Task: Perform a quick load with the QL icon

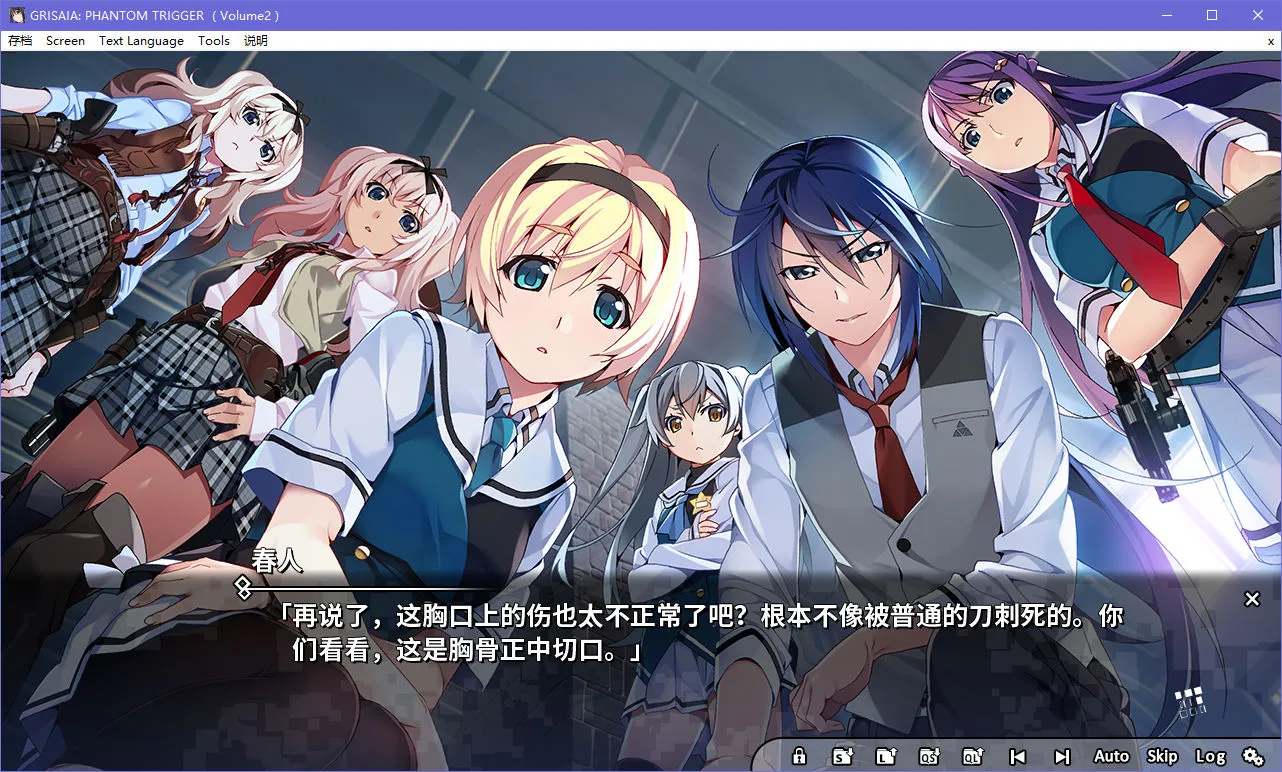Action: 972,756
